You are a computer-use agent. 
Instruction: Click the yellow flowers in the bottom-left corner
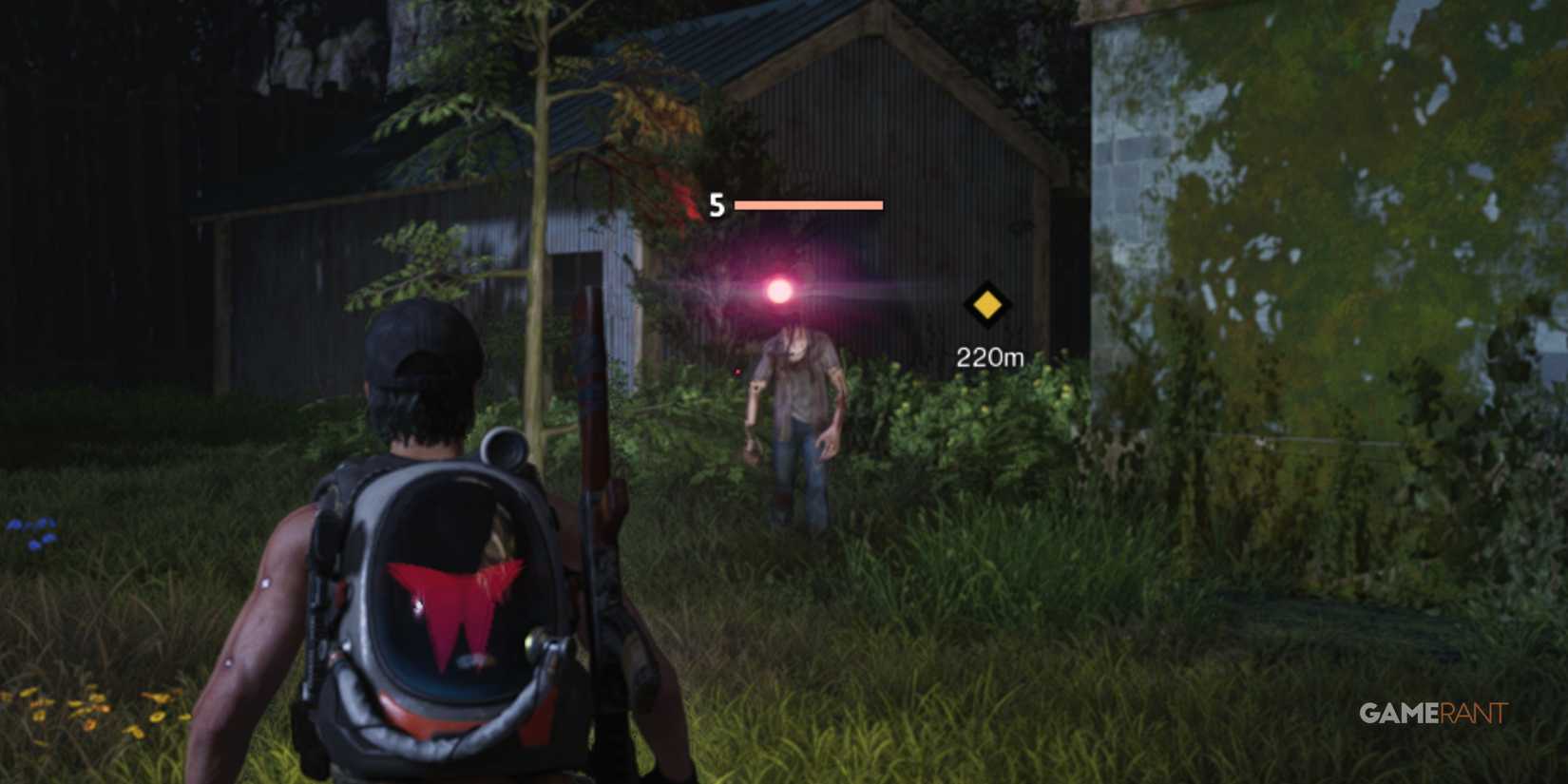point(90,708)
